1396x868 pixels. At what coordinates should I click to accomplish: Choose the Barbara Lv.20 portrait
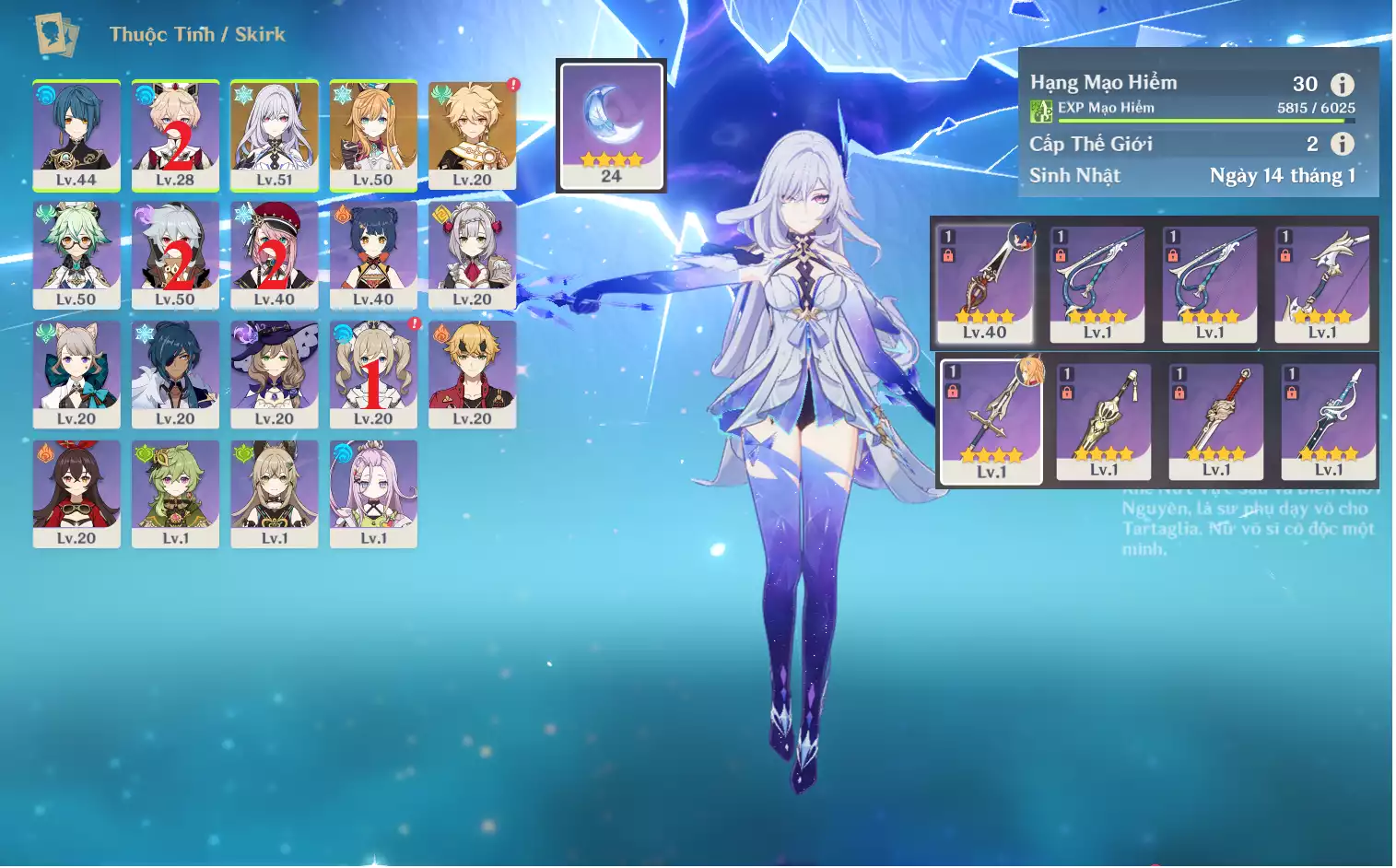373,374
